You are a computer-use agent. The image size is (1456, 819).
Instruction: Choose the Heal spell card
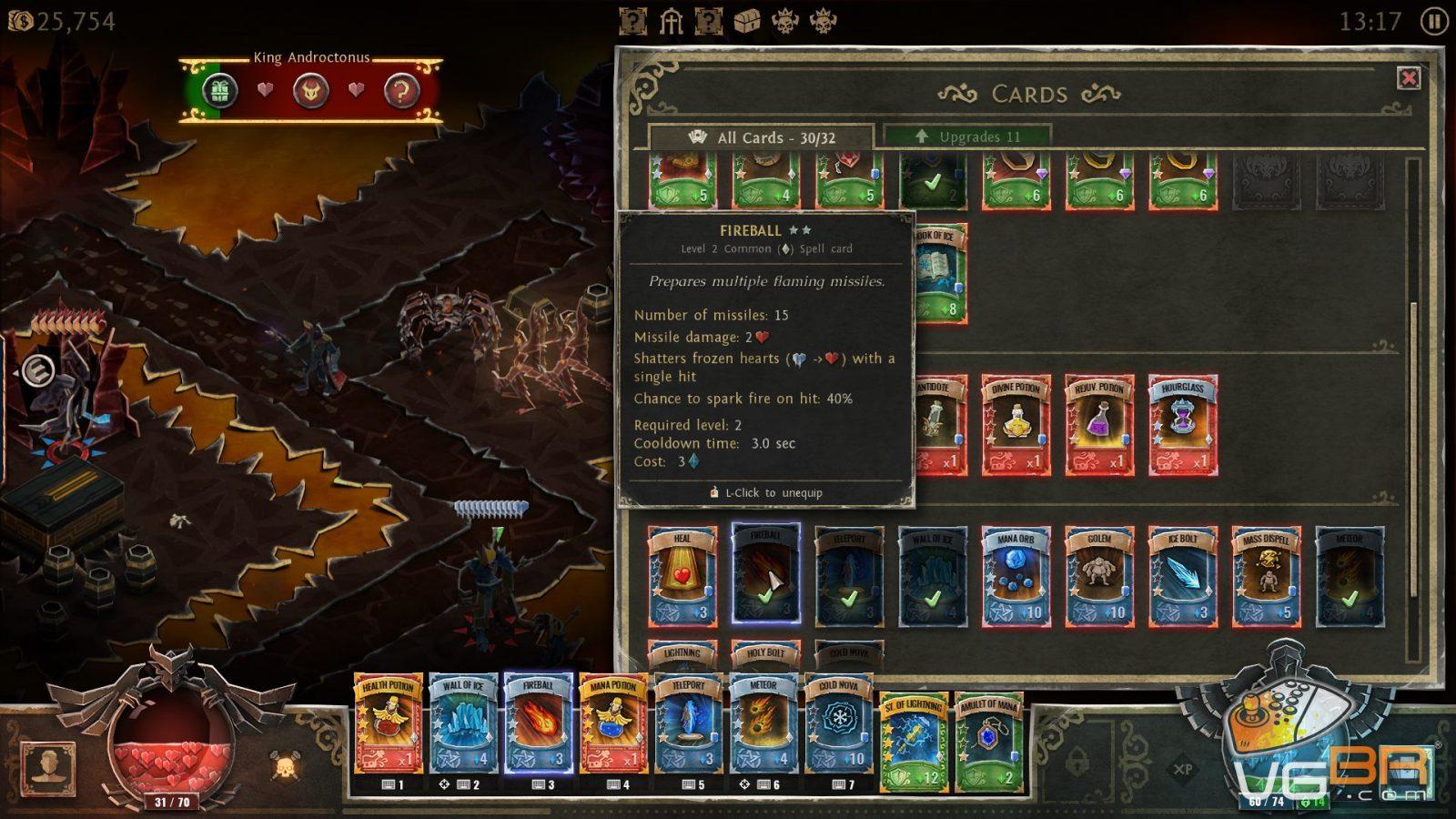(682, 576)
